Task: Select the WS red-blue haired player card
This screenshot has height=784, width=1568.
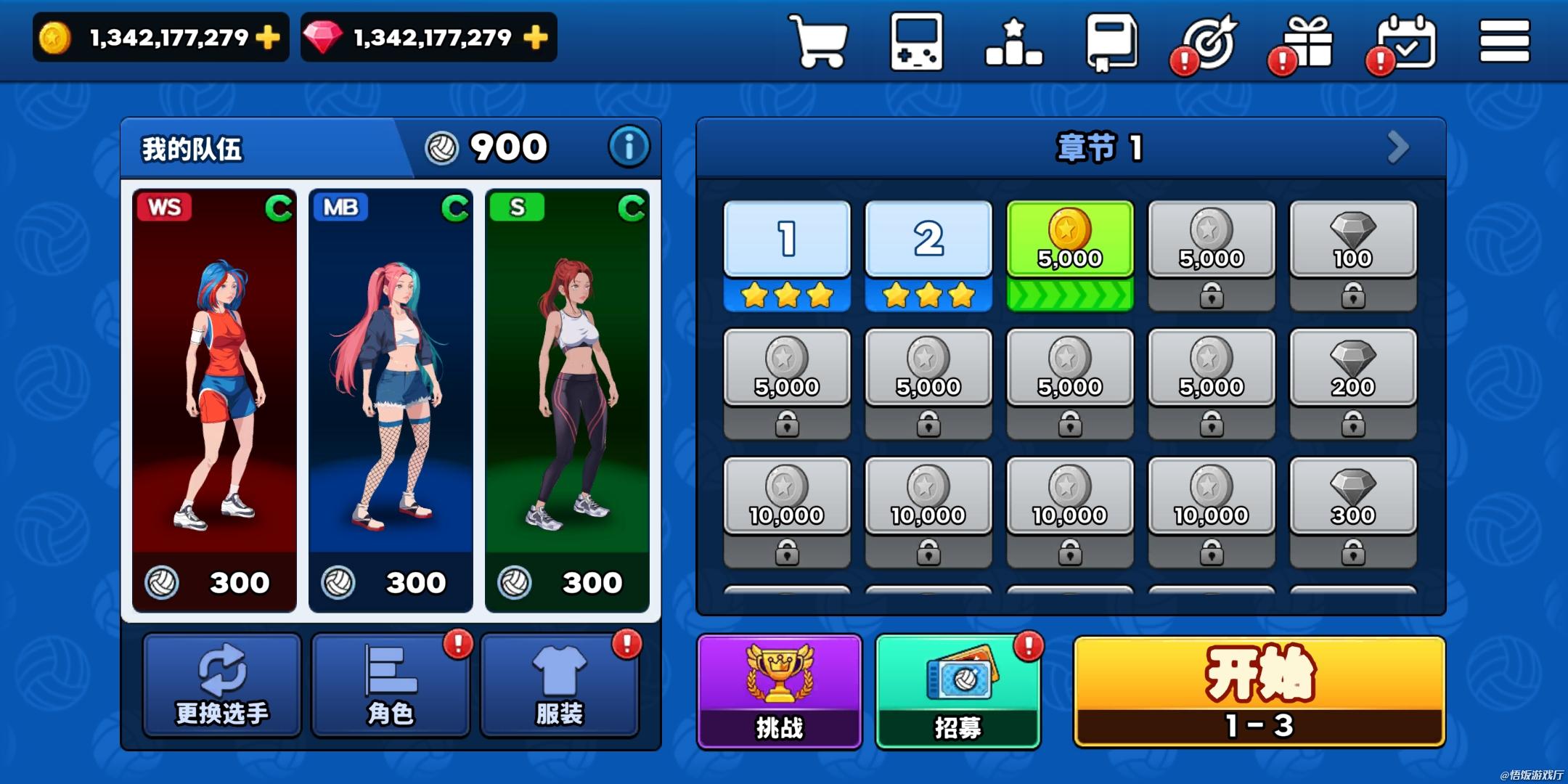Action: [214, 399]
